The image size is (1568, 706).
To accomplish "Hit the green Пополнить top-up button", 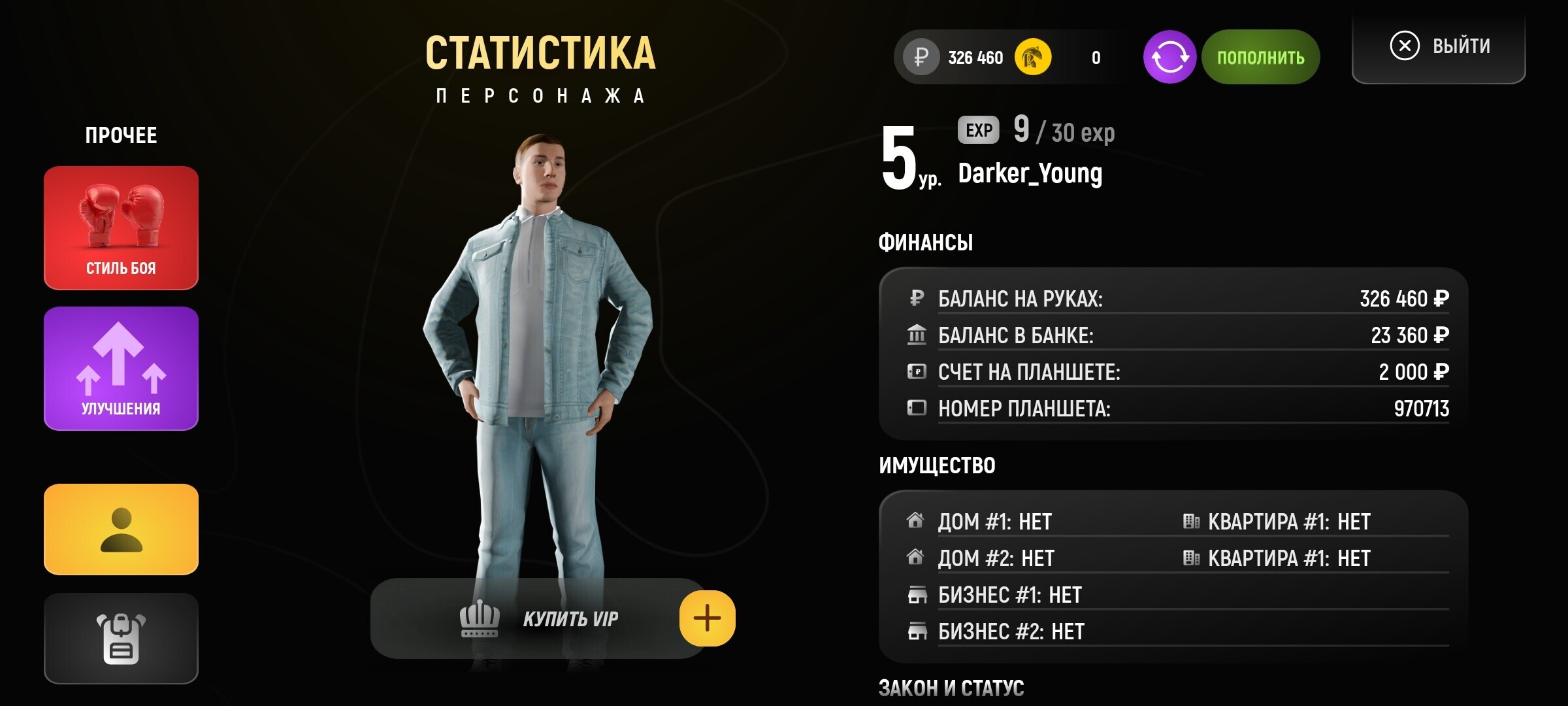I will pos(1260,58).
